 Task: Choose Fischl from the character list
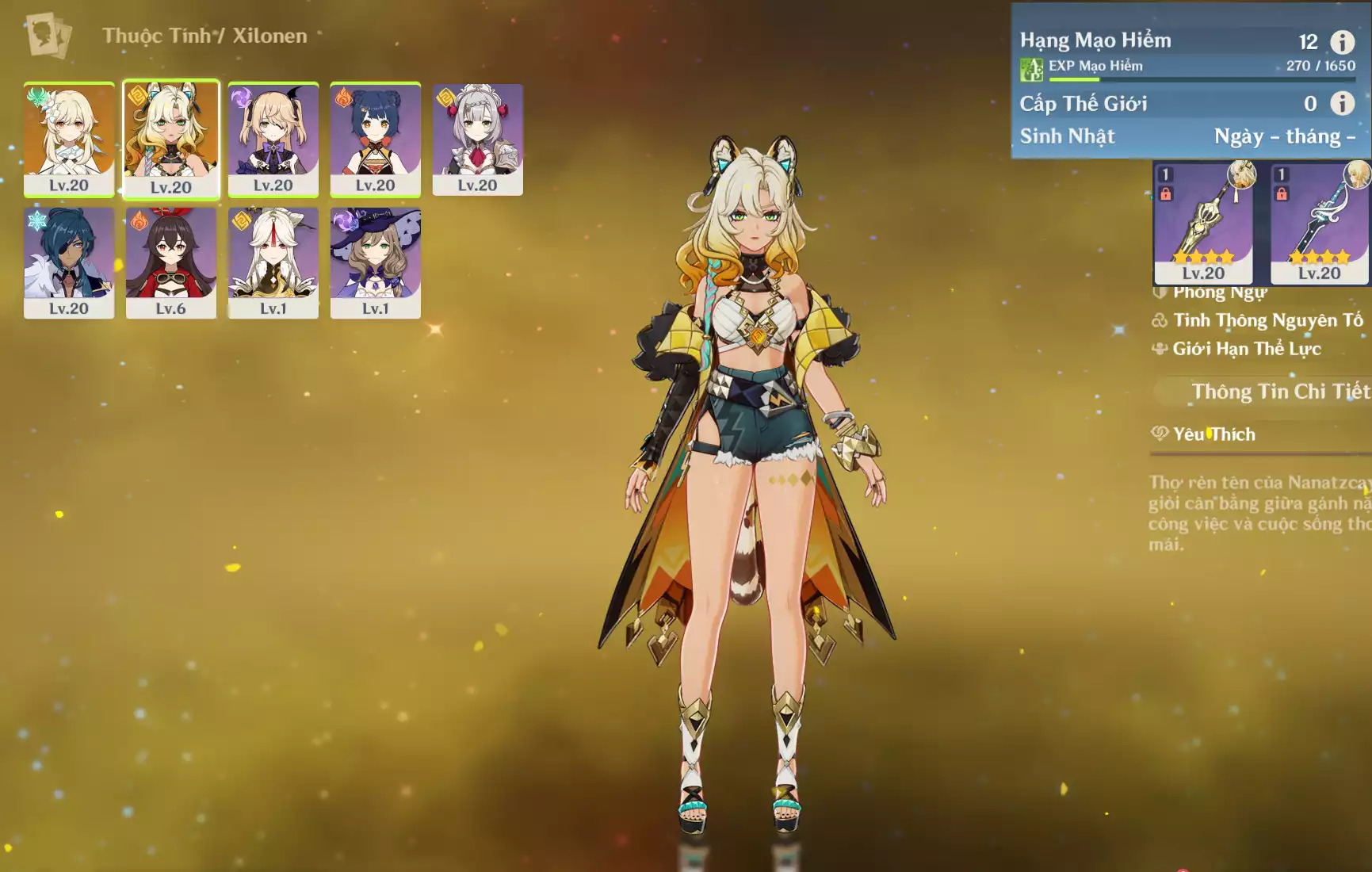pos(273,139)
